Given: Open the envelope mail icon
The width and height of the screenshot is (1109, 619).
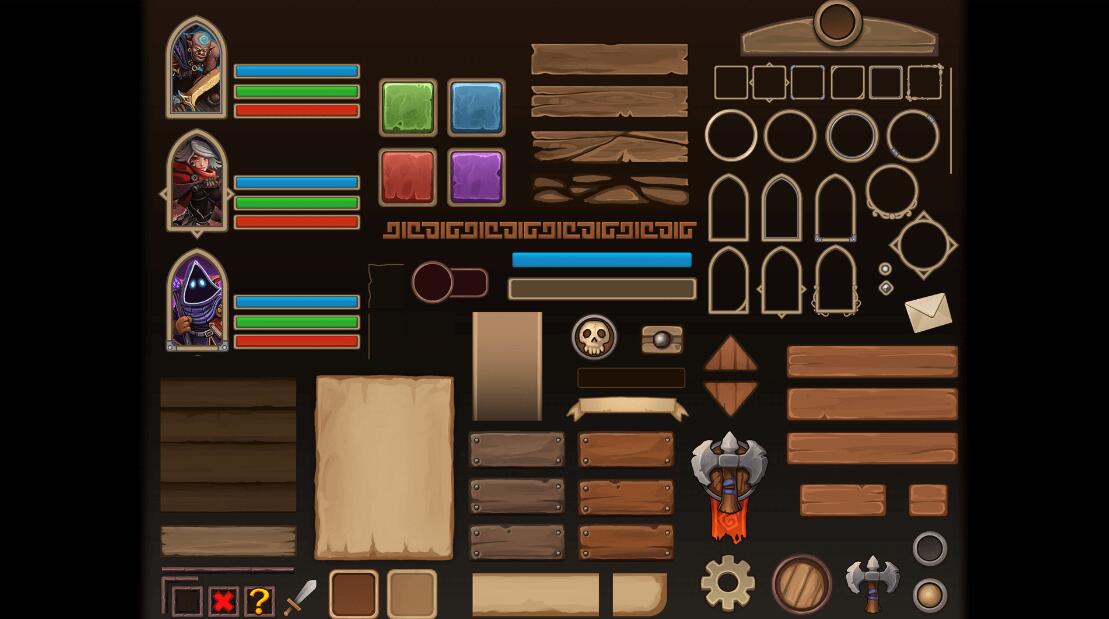Looking at the screenshot, I should click(x=928, y=312).
